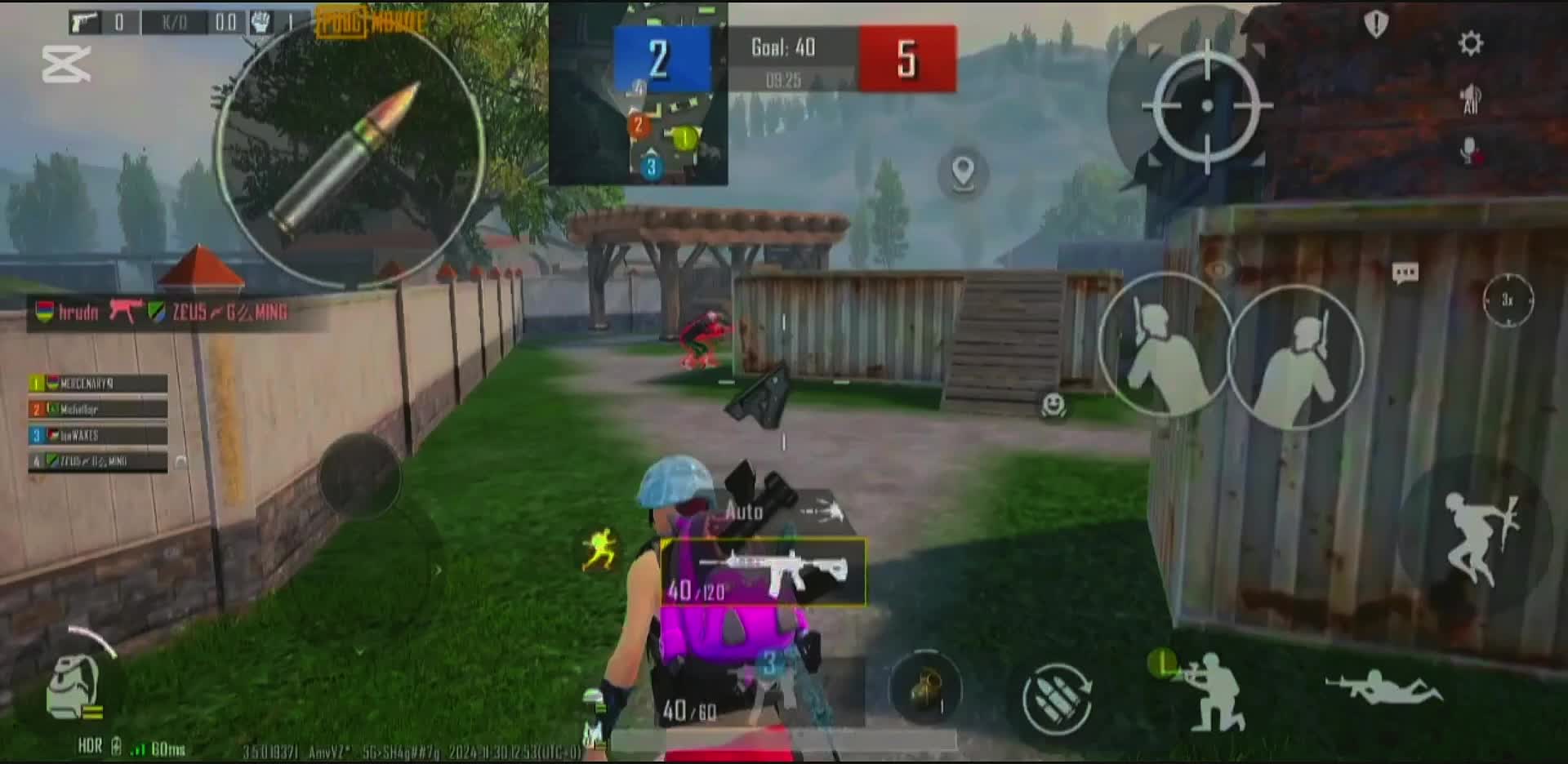
Task: Select the primary rifle weapon slot
Action: click(764, 572)
